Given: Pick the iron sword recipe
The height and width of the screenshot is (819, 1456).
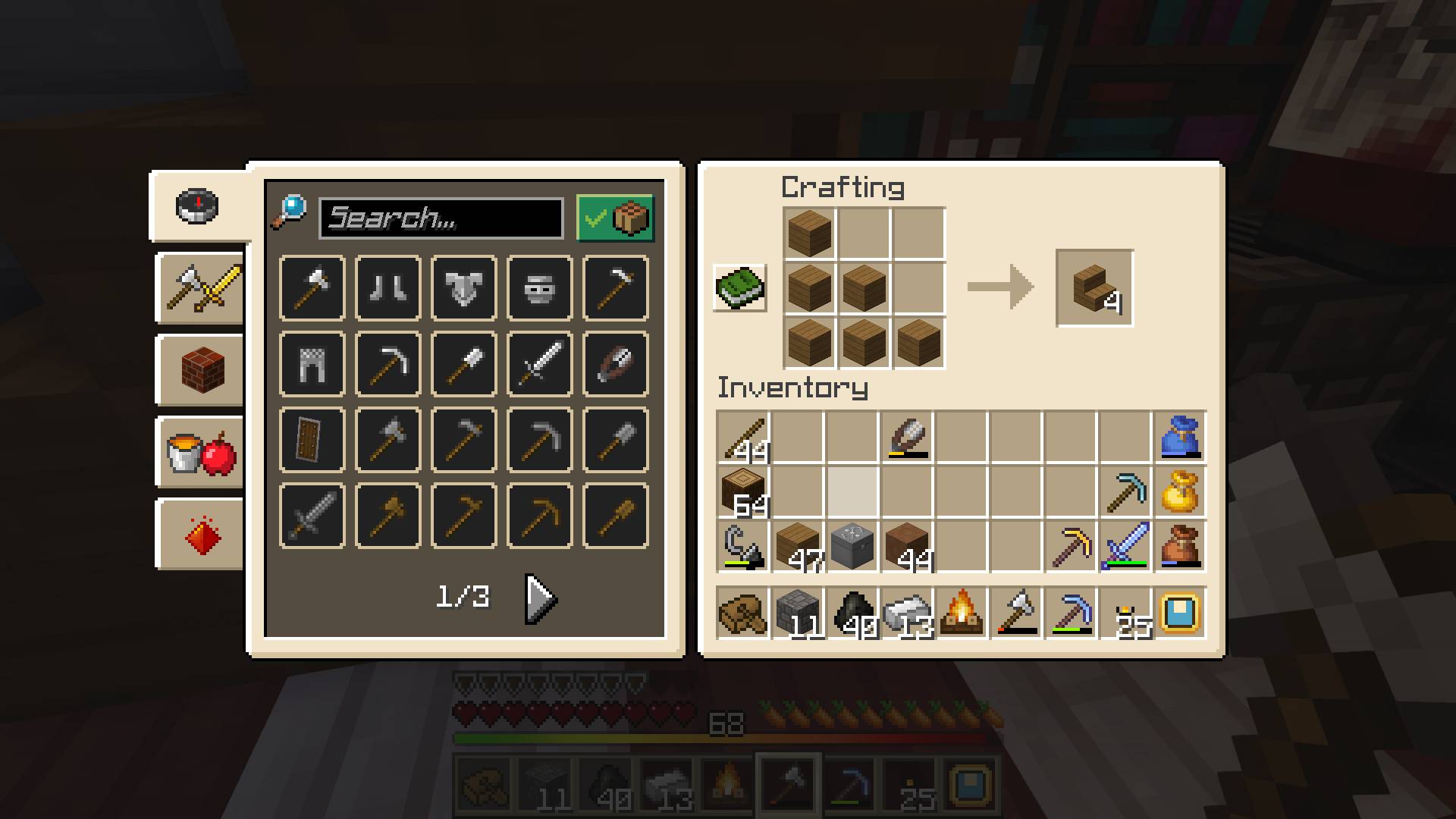Looking at the screenshot, I should [x=539, y=364].
